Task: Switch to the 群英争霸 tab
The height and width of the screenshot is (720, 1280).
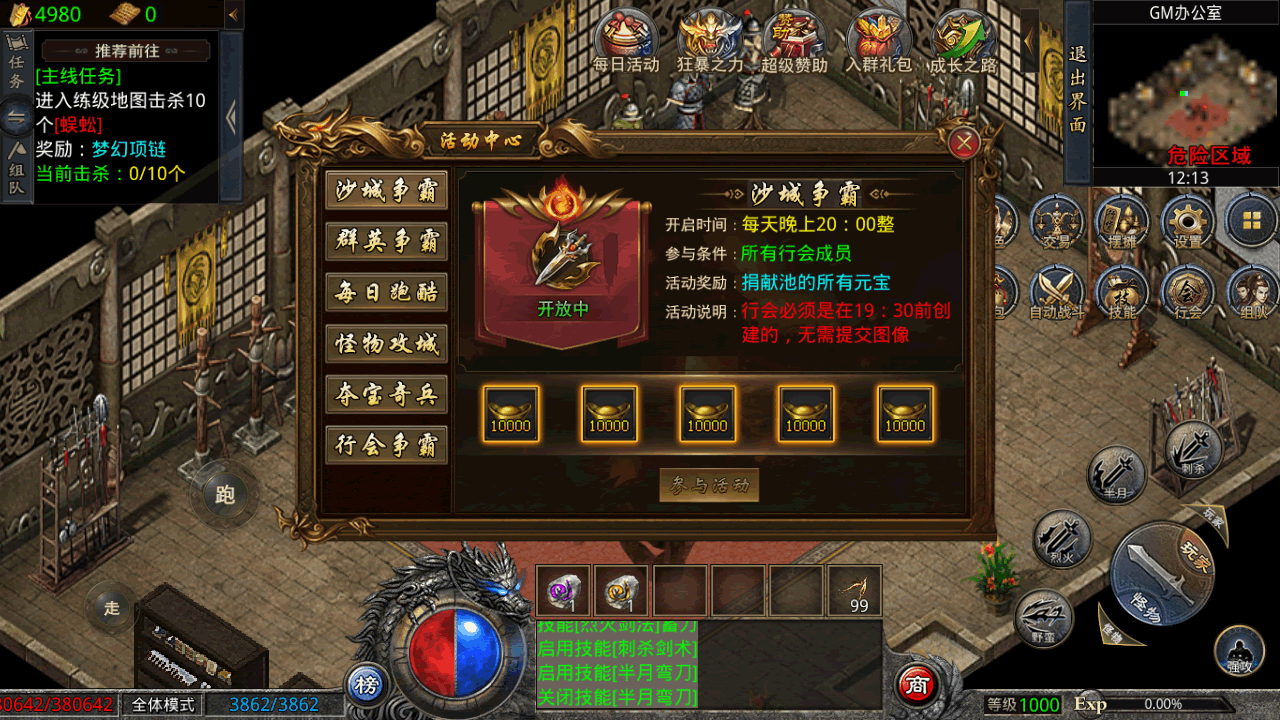Action: [x=386, y=242]
